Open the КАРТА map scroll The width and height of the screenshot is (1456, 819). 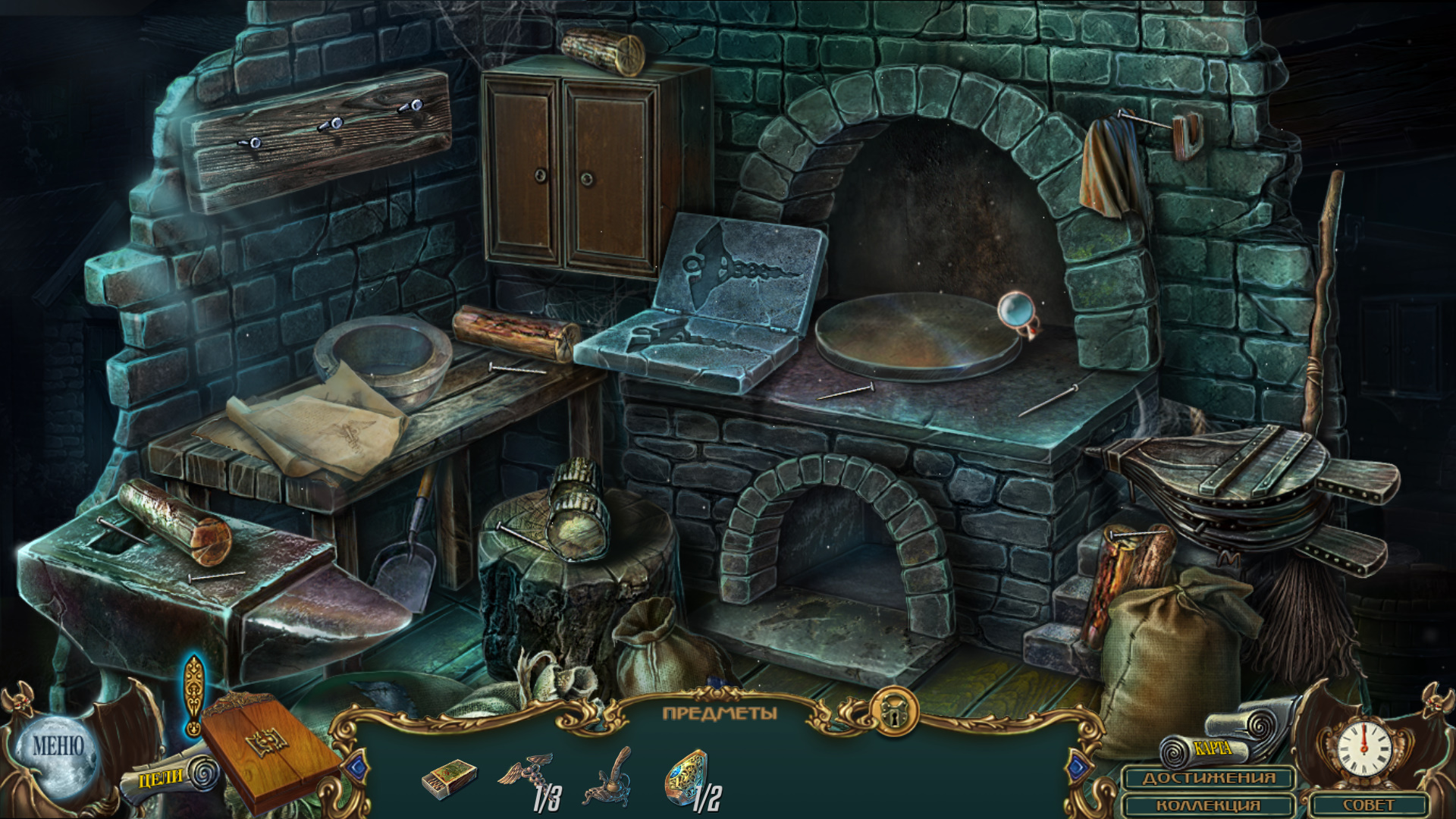[1212, 748]
